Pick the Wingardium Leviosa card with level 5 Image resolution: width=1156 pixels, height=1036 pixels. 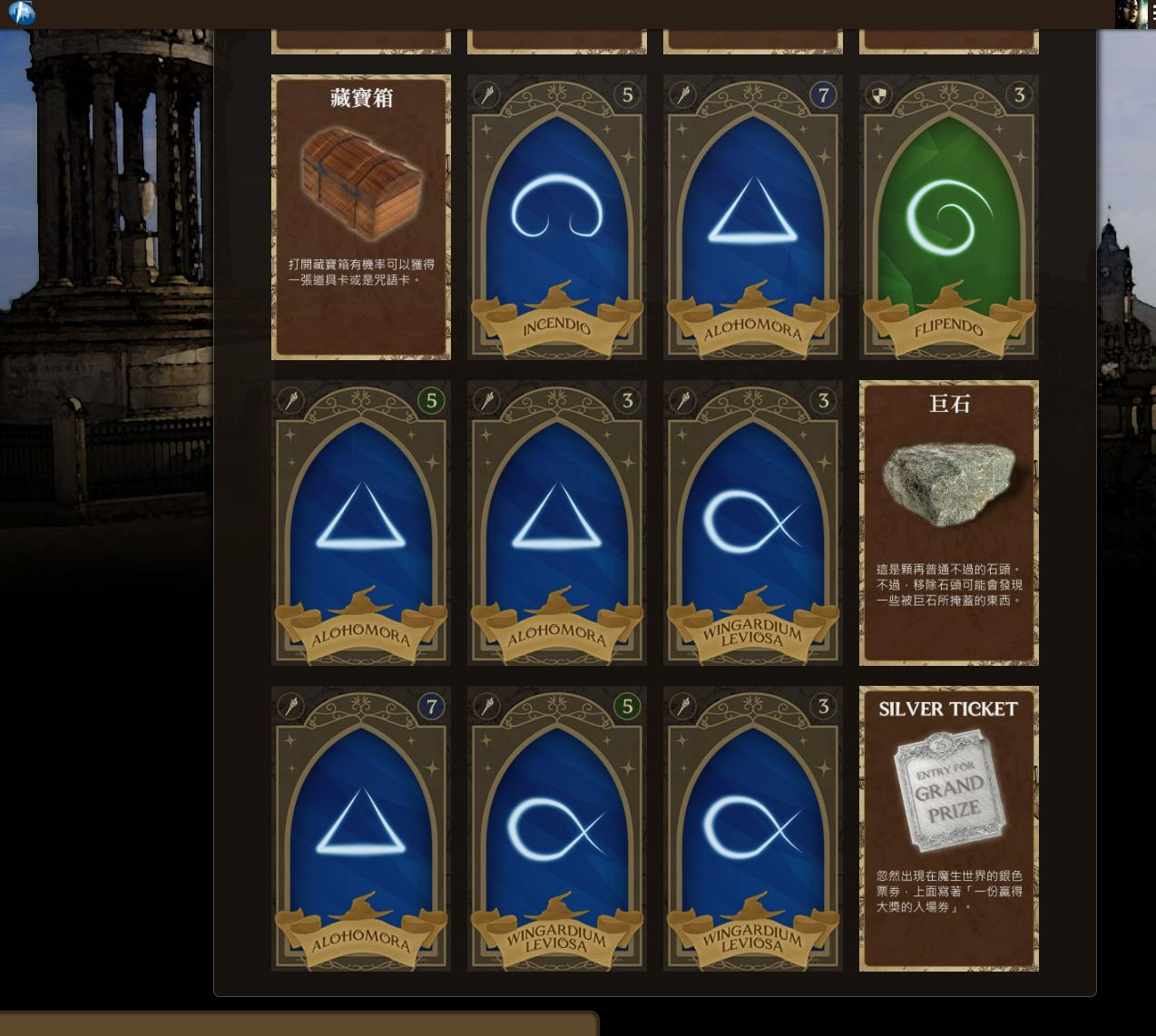click(556, 828)
